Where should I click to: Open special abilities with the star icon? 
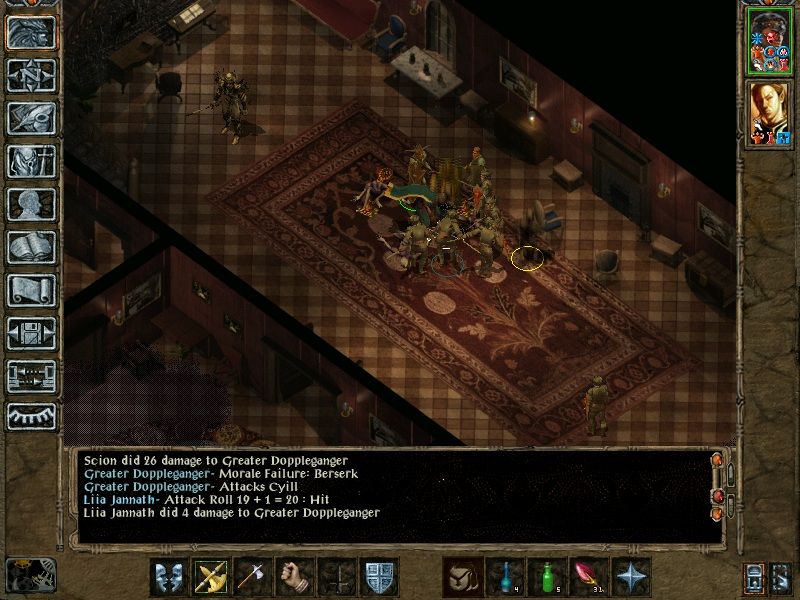point(630,577)
